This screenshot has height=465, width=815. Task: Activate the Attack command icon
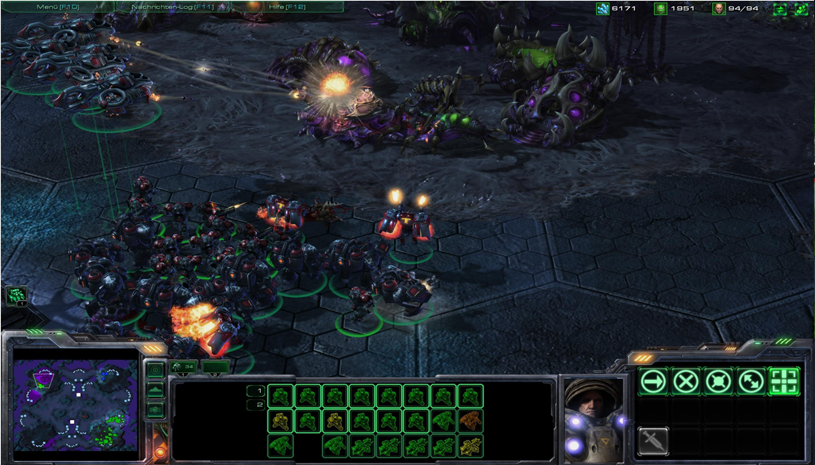point(783,381)
